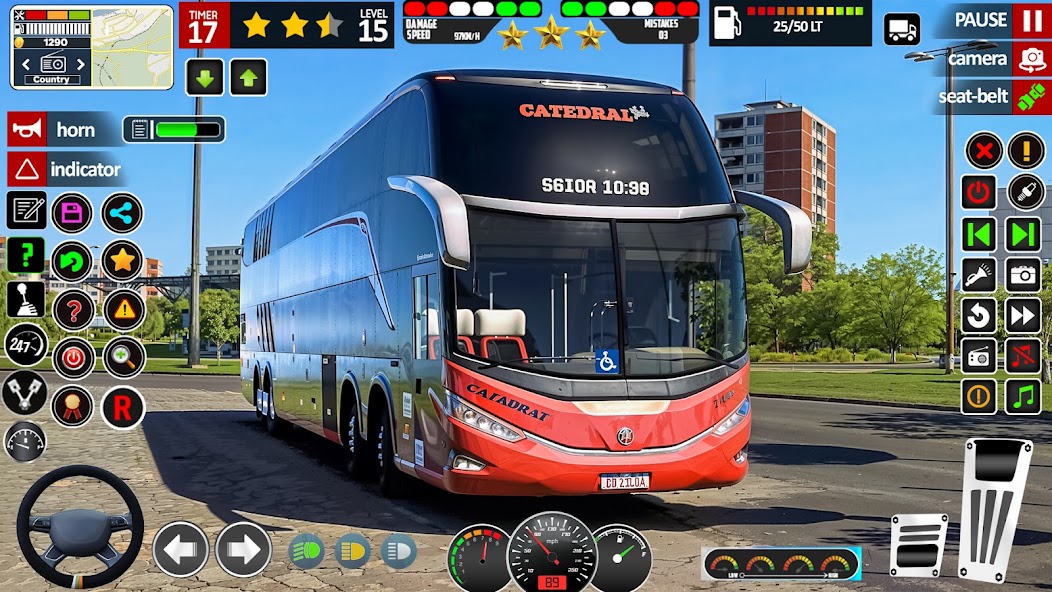Click the green down arrow button
The width and height of the screenshot is (1052, 592).
click(204, 77)
